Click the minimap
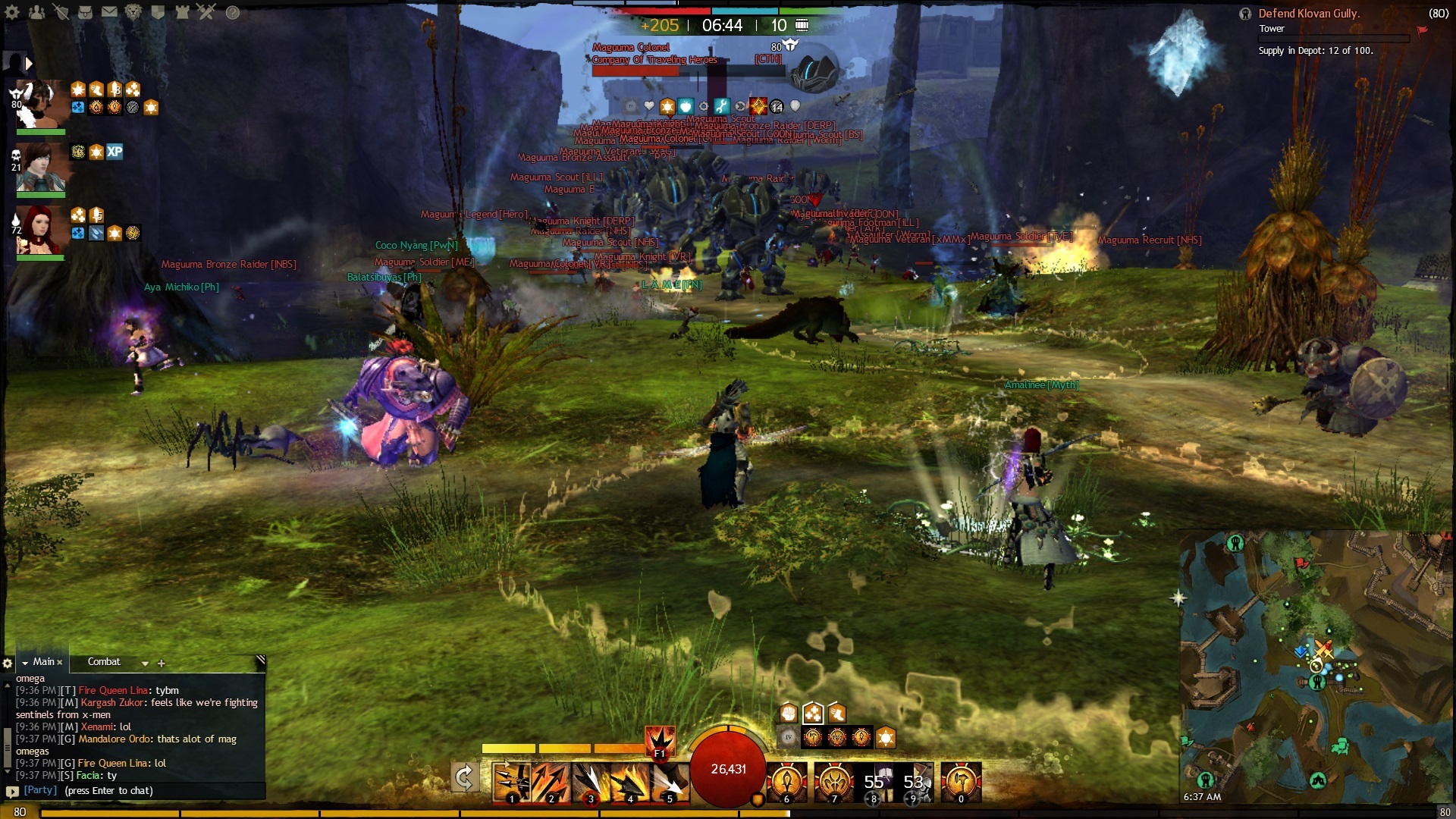1456x819 pixels. [x=1316, y=667]
